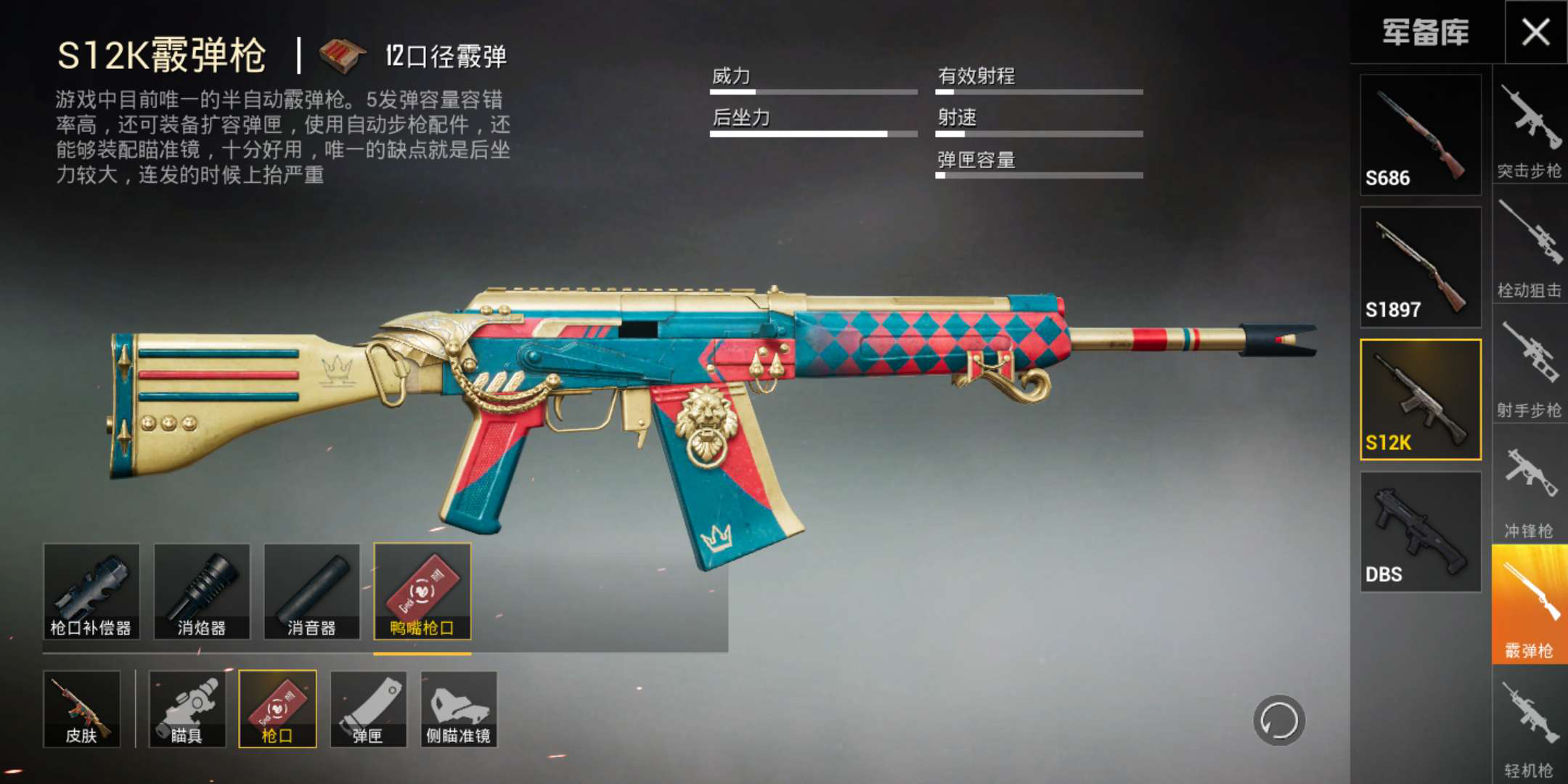Select the 霰弹枪 category tab
This screenshot has width=1568, height=784.
point(1530,605)
